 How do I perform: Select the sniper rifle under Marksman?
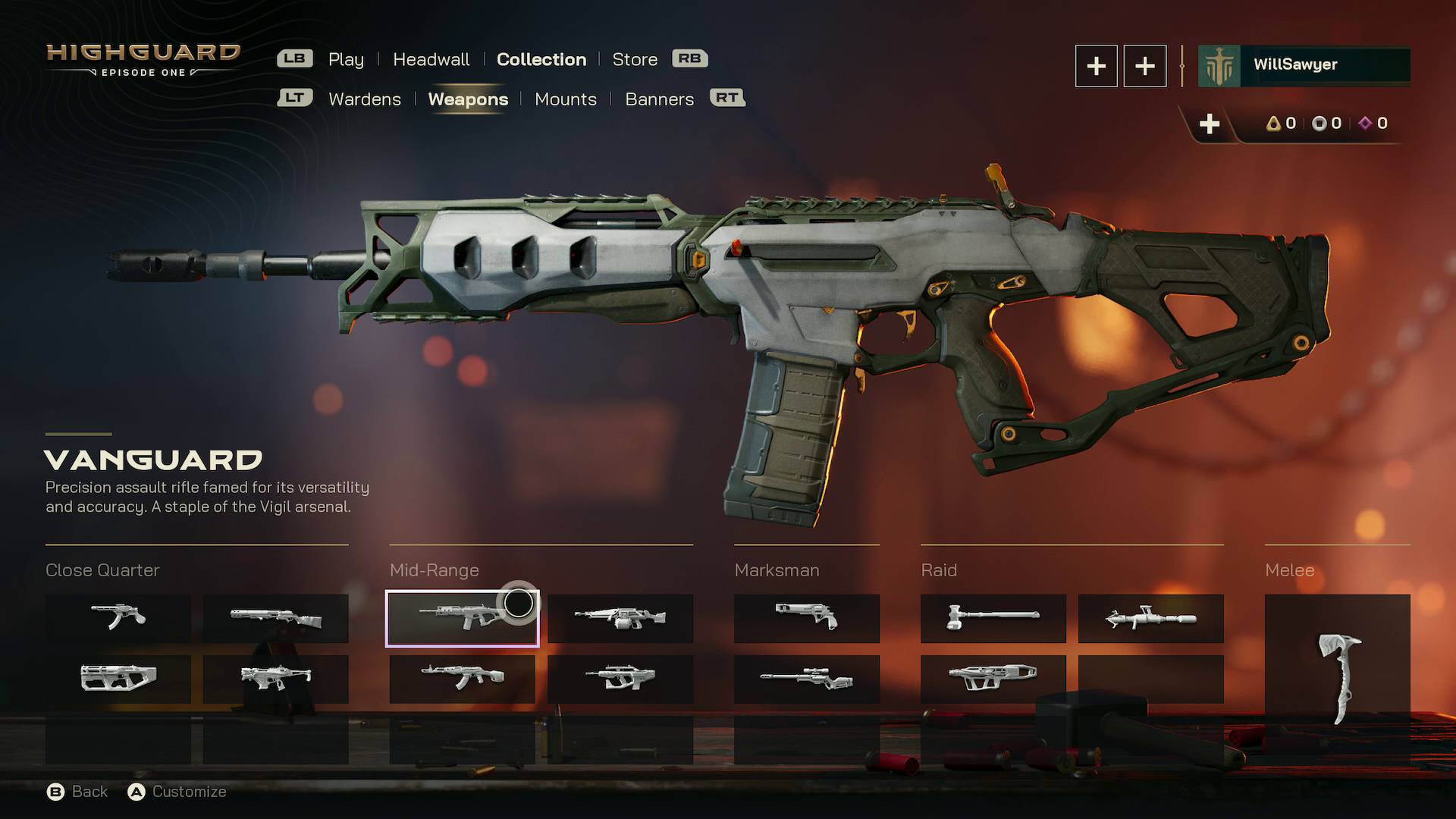(806, 680)
